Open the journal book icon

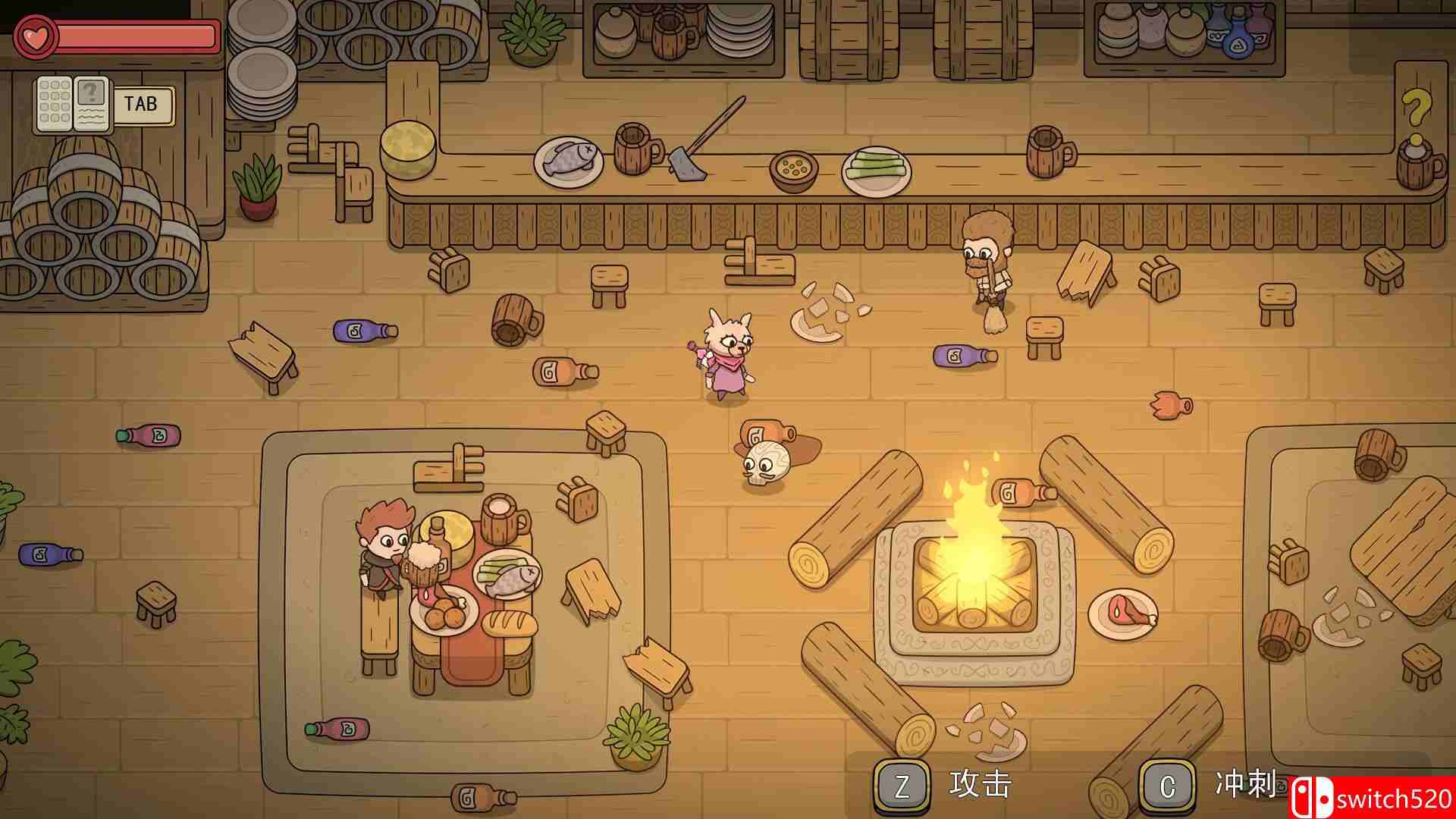tap(72, 104)
